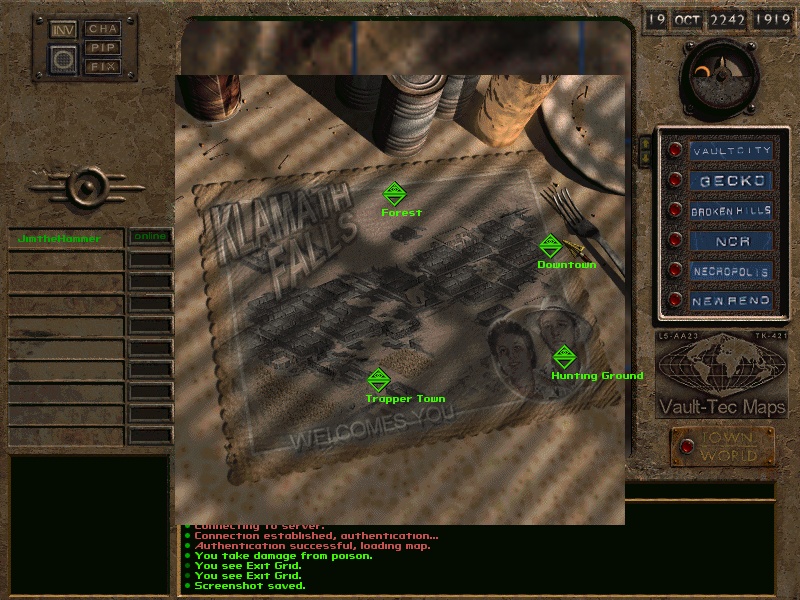The width and height of the screenshot is (800, 600).
Task: Choose NCR from the location list
Action: point(733,241)
